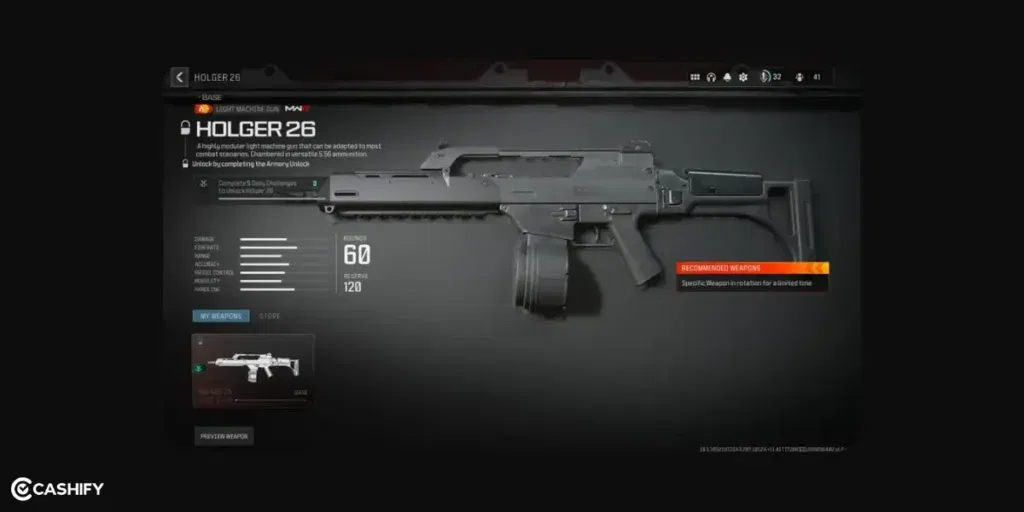This screenshot has width=1024, height=512.
Task: Click the headset voice chat icon
Action: [x=711, y=77]
